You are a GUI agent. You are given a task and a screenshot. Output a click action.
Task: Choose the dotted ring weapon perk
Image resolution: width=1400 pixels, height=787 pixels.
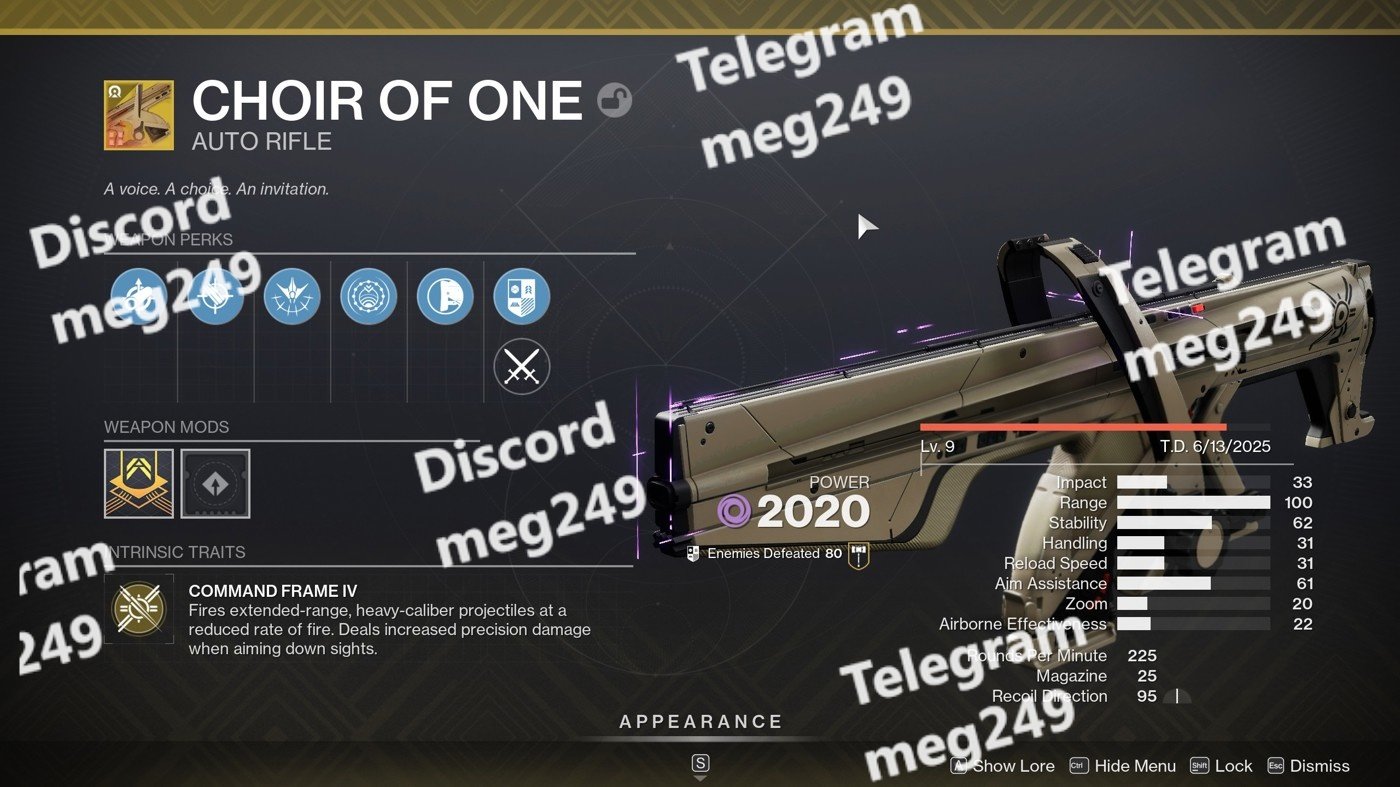tap(369, 297)
